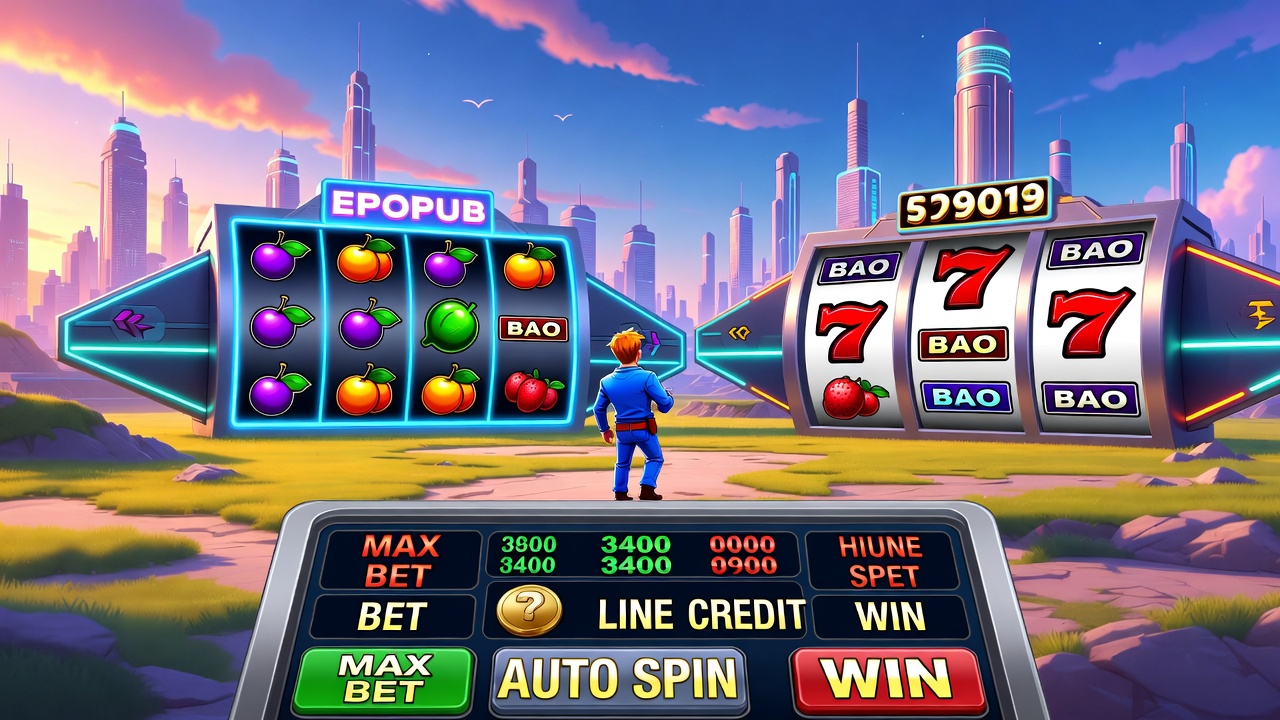Click the green MAX BET button

point(384,679)
